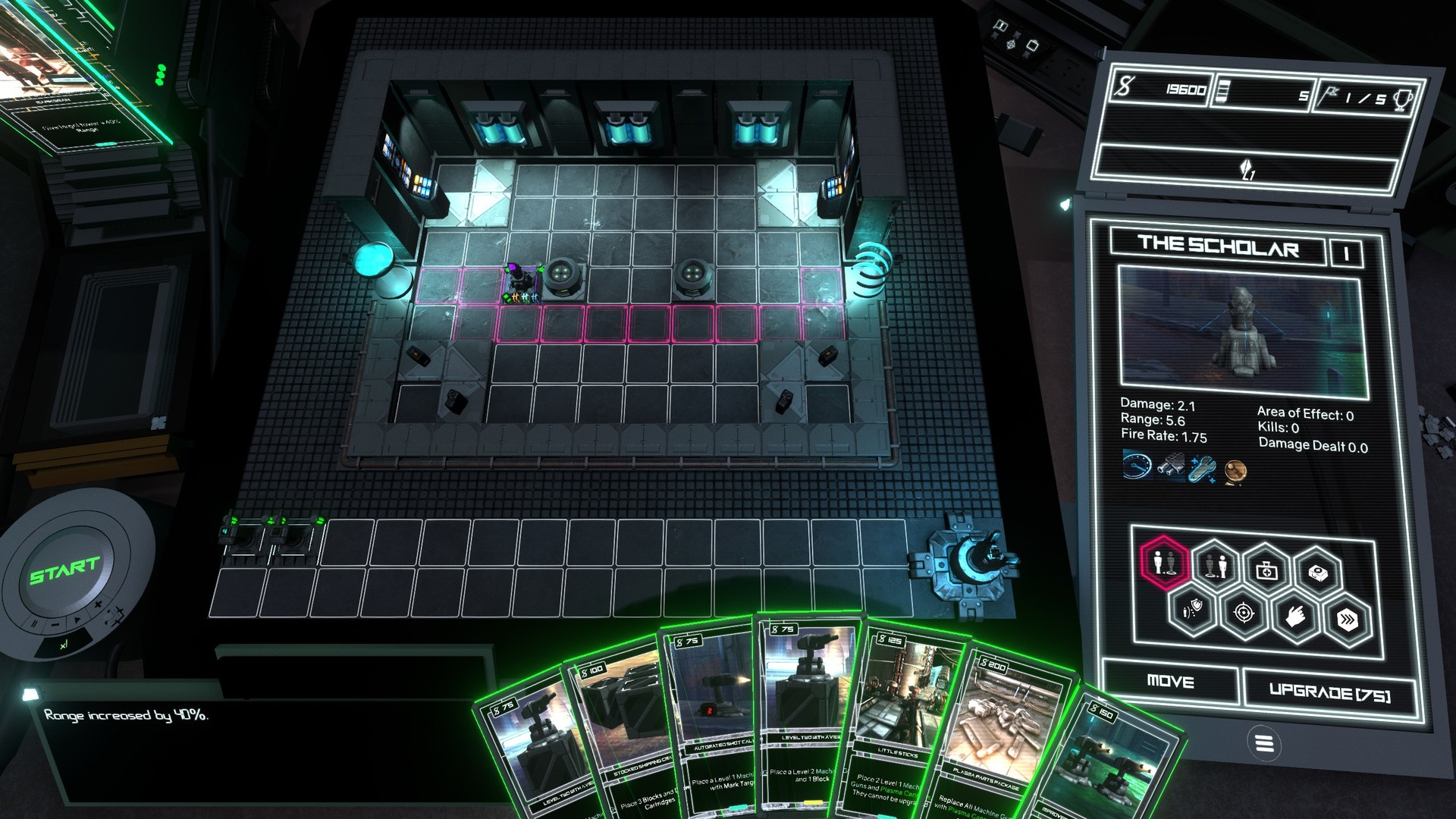Play the Little Sticks card
Screen dimensions: 1456x819
pyautogui.click(x=910, y=720)
